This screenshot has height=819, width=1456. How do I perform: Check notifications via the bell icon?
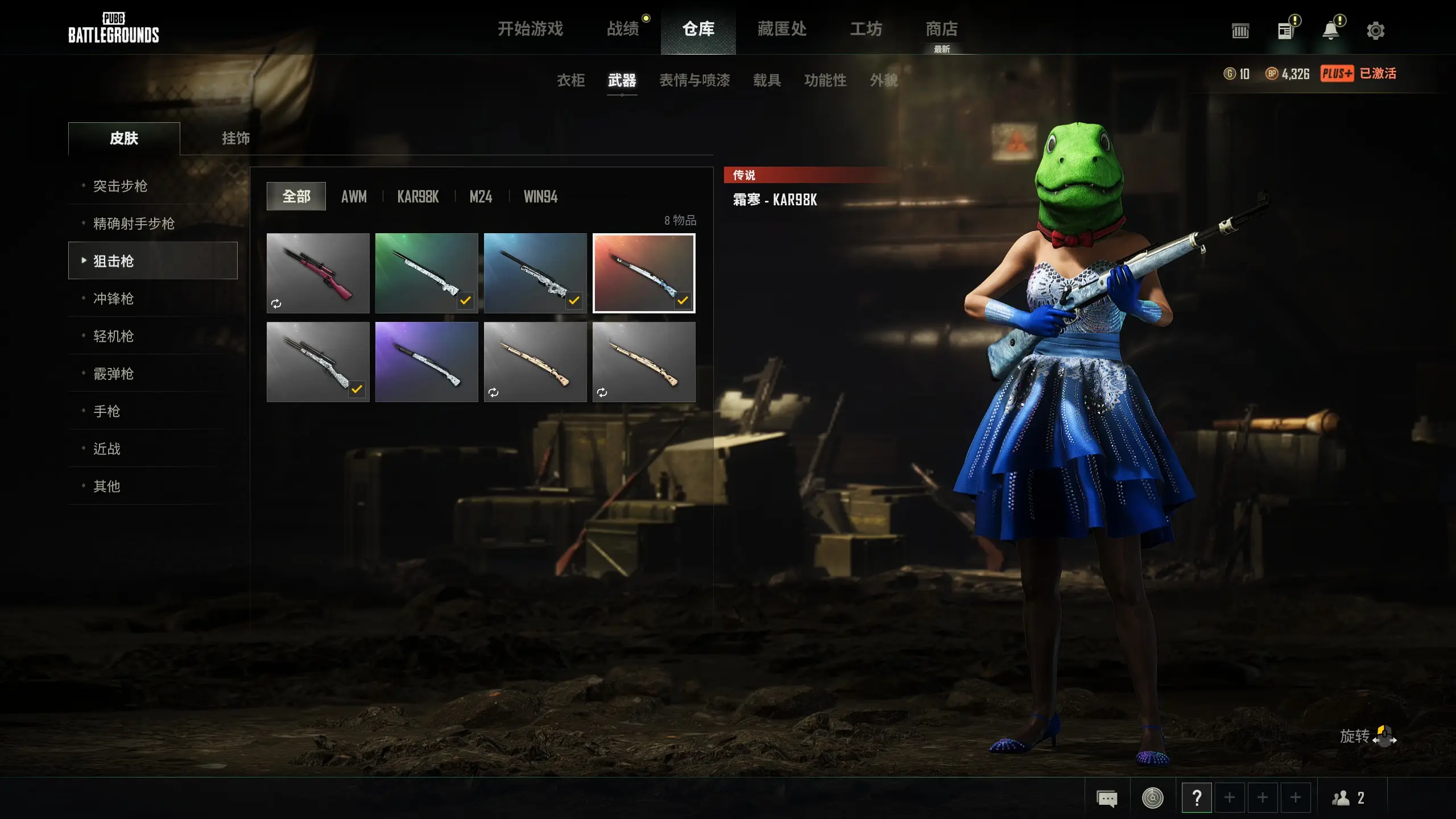pyautogui.click(x=1330, y=31)
